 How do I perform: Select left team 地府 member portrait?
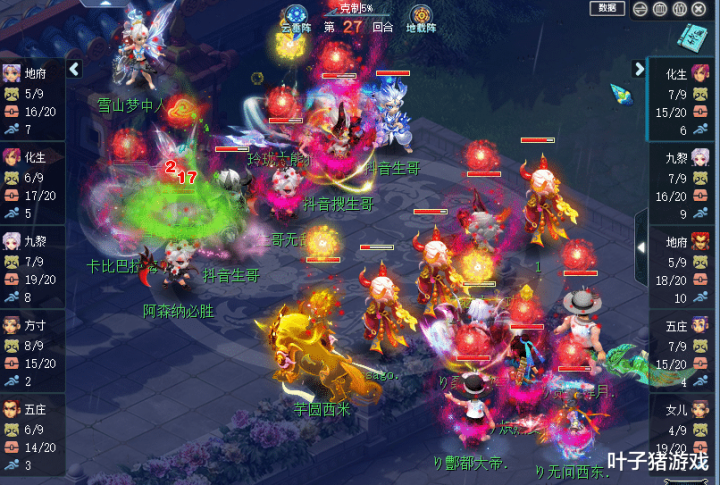pos(12,73)
